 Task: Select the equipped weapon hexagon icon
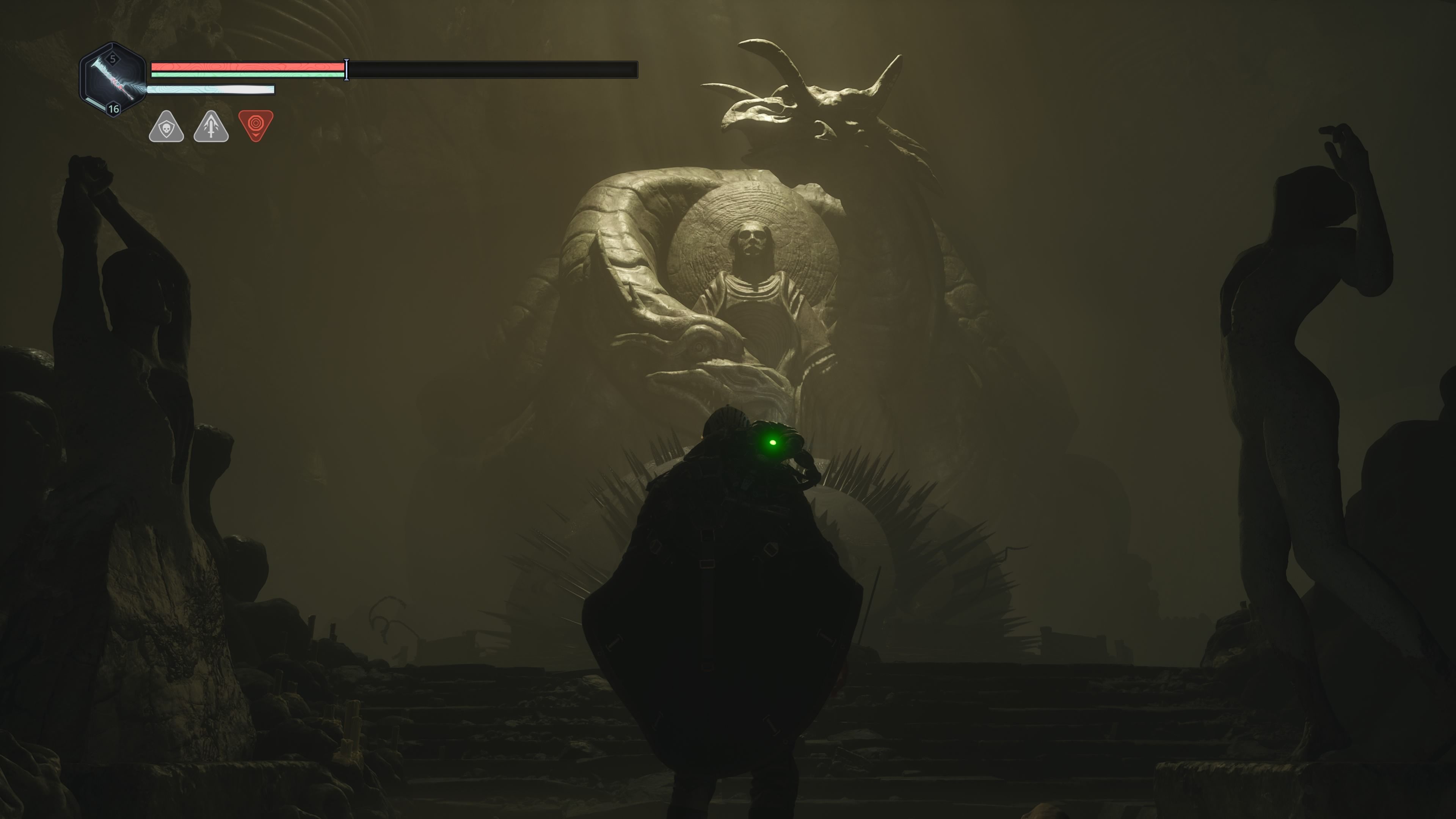[113, 80]
